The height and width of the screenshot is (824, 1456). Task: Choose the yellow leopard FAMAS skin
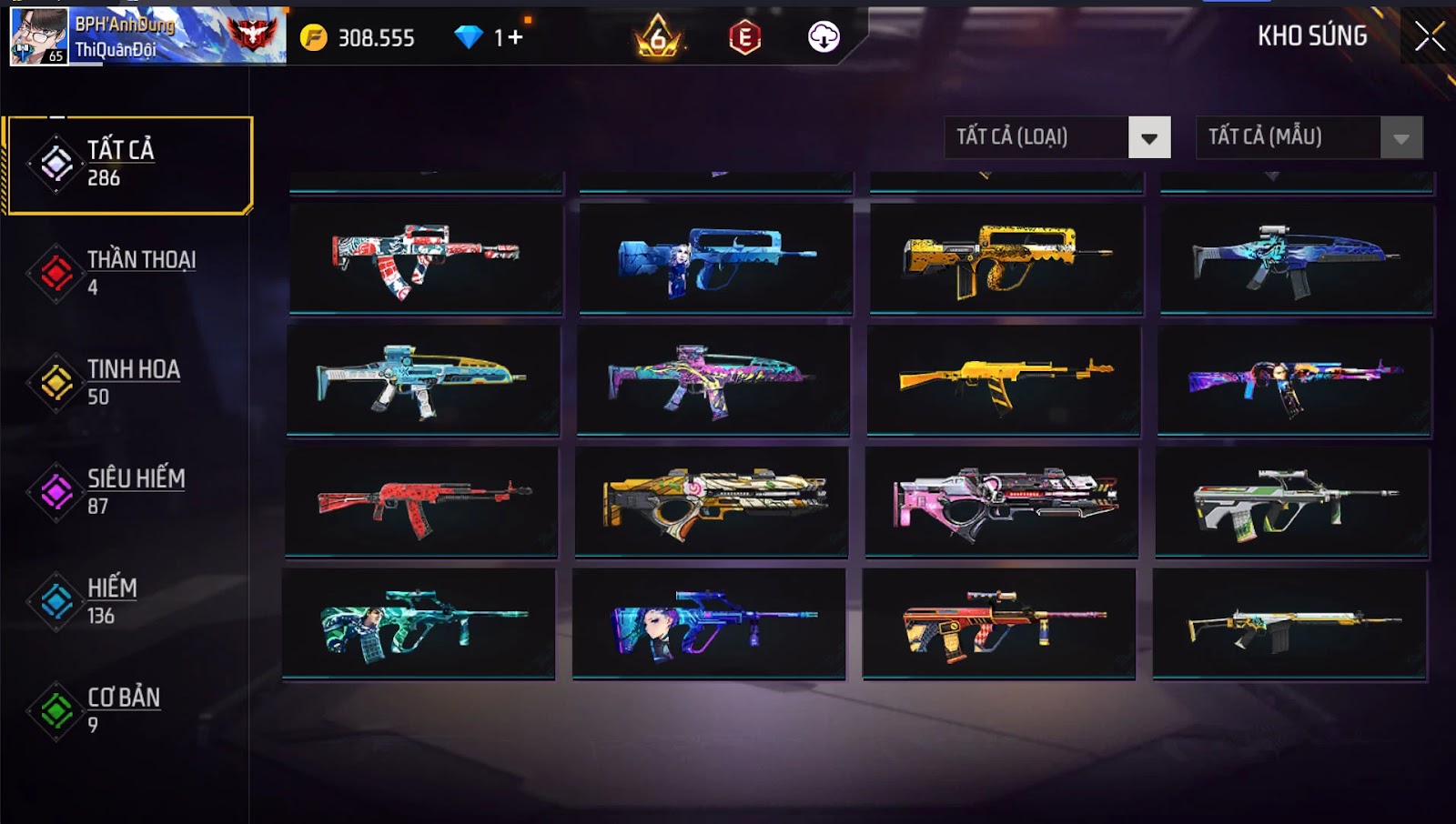coord(1006,258)
